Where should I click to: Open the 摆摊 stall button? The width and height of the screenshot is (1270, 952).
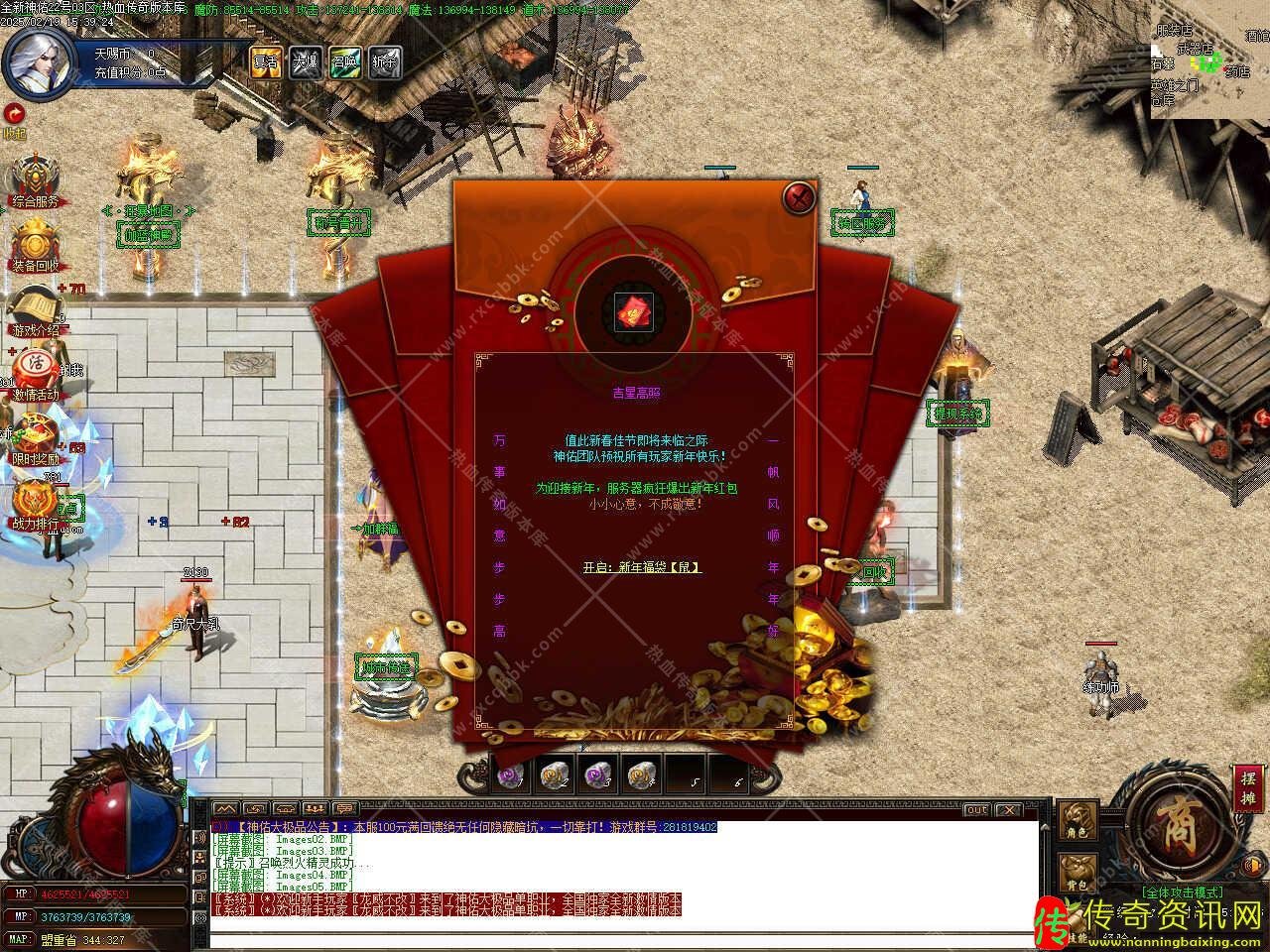pos(1247,788)
